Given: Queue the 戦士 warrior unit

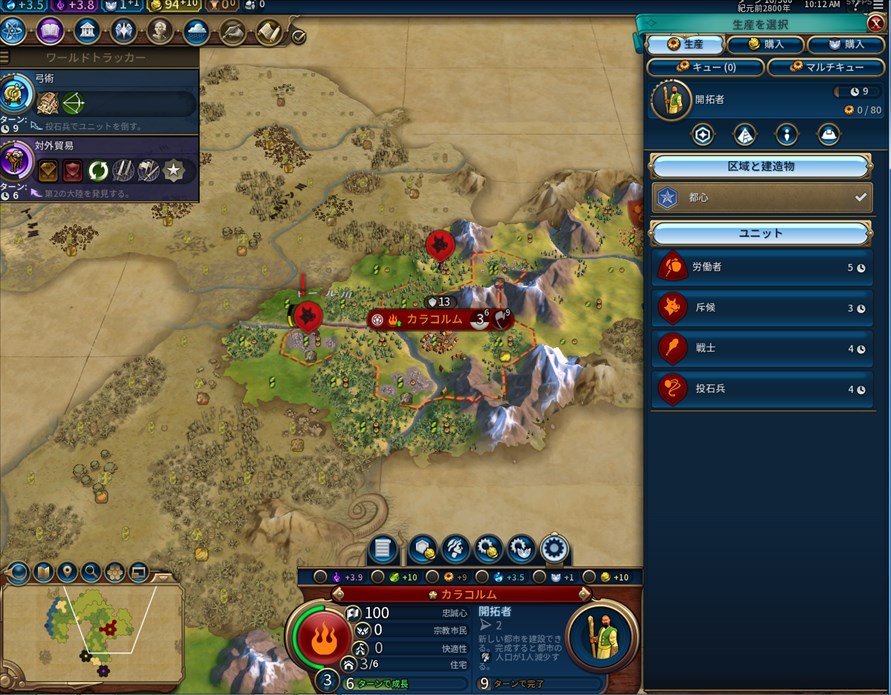Looking at the screenshot, I should [x=762, y=349].
